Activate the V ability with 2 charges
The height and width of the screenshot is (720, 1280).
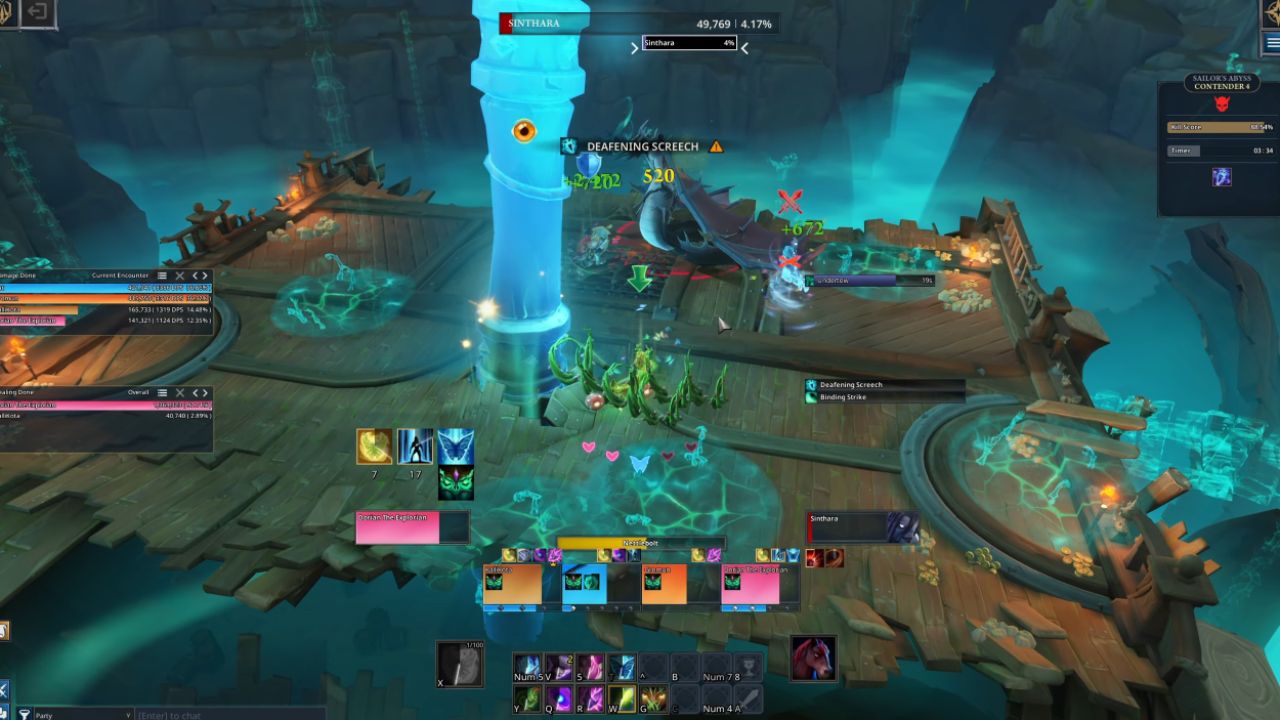pyautogui.click(x=559, y=666)
